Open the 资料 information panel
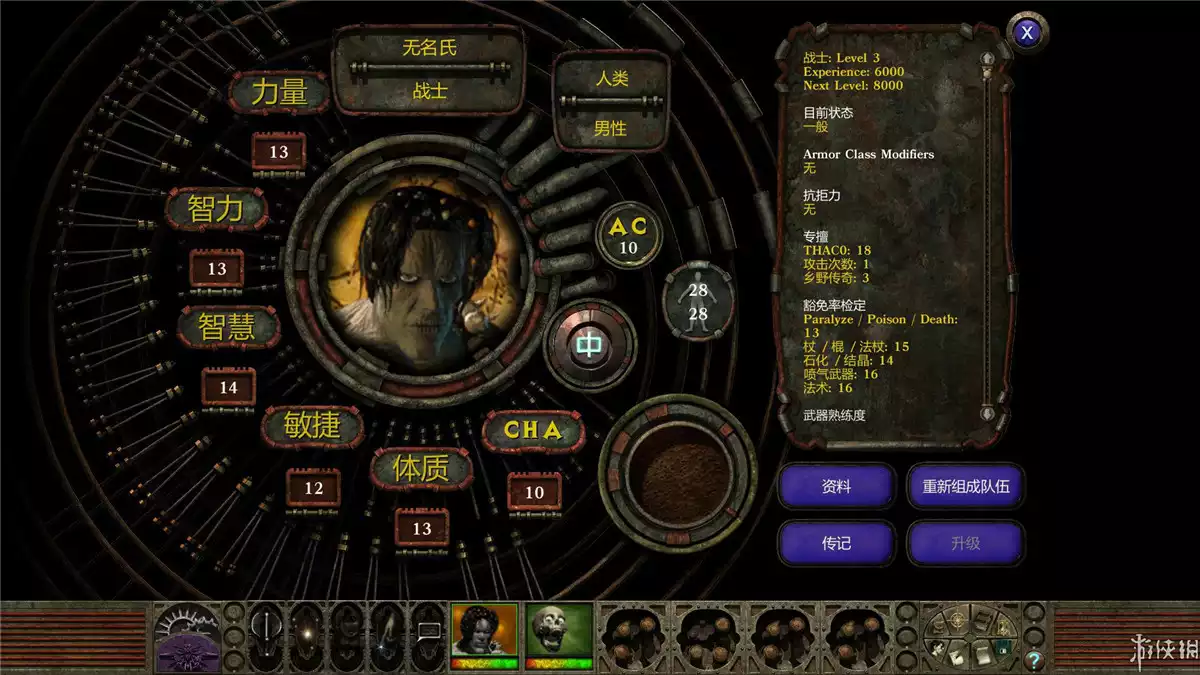Viewport: 1200px width, 675px height. [x=836, y=487]
